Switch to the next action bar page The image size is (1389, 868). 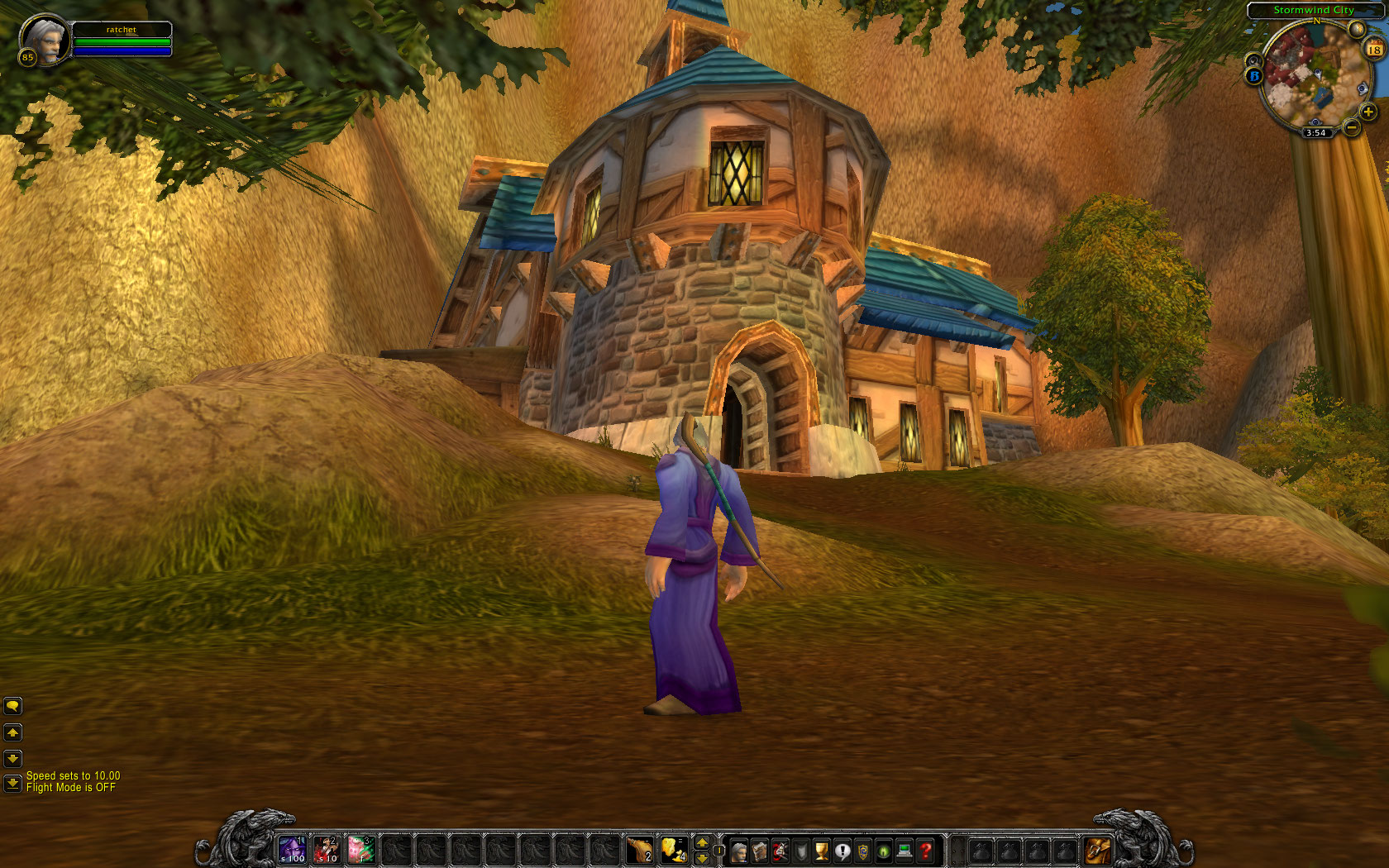click(702, 842)
